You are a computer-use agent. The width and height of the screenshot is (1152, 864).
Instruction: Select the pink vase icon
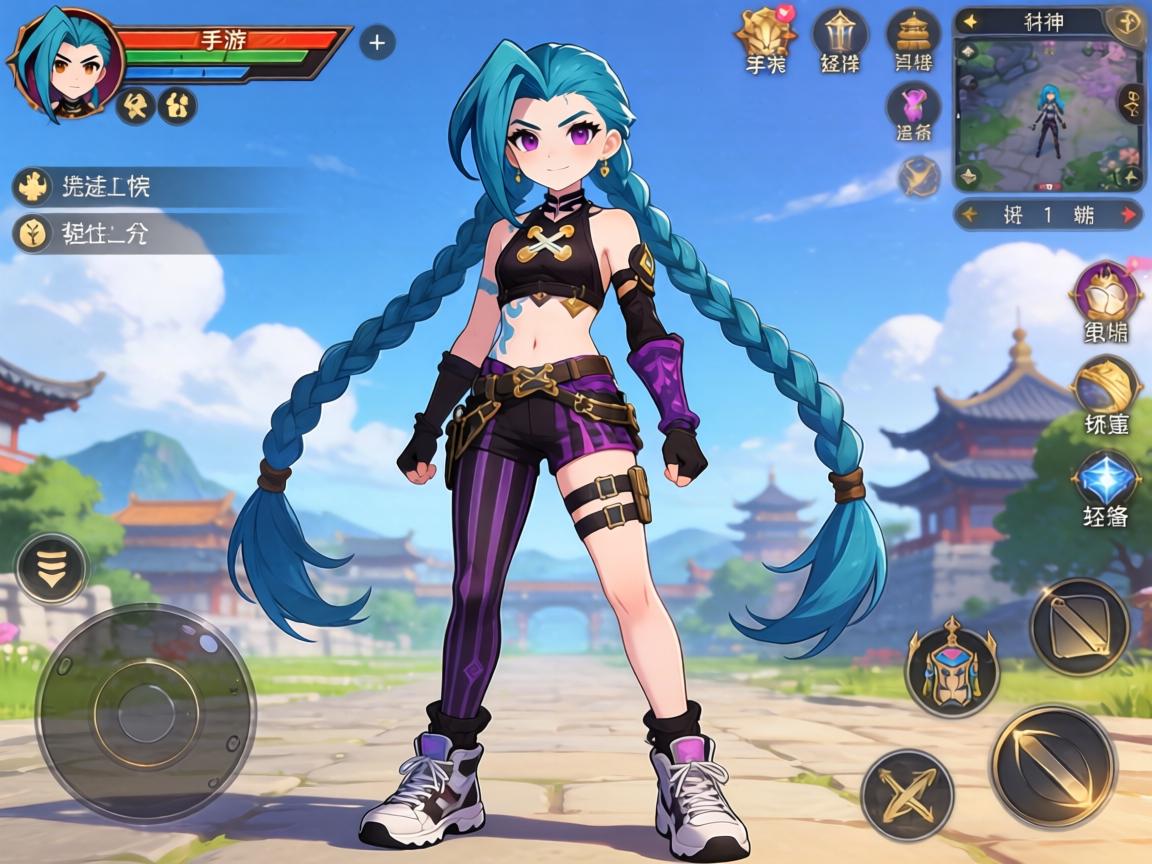pyautogui.click(x=912, y=106)
